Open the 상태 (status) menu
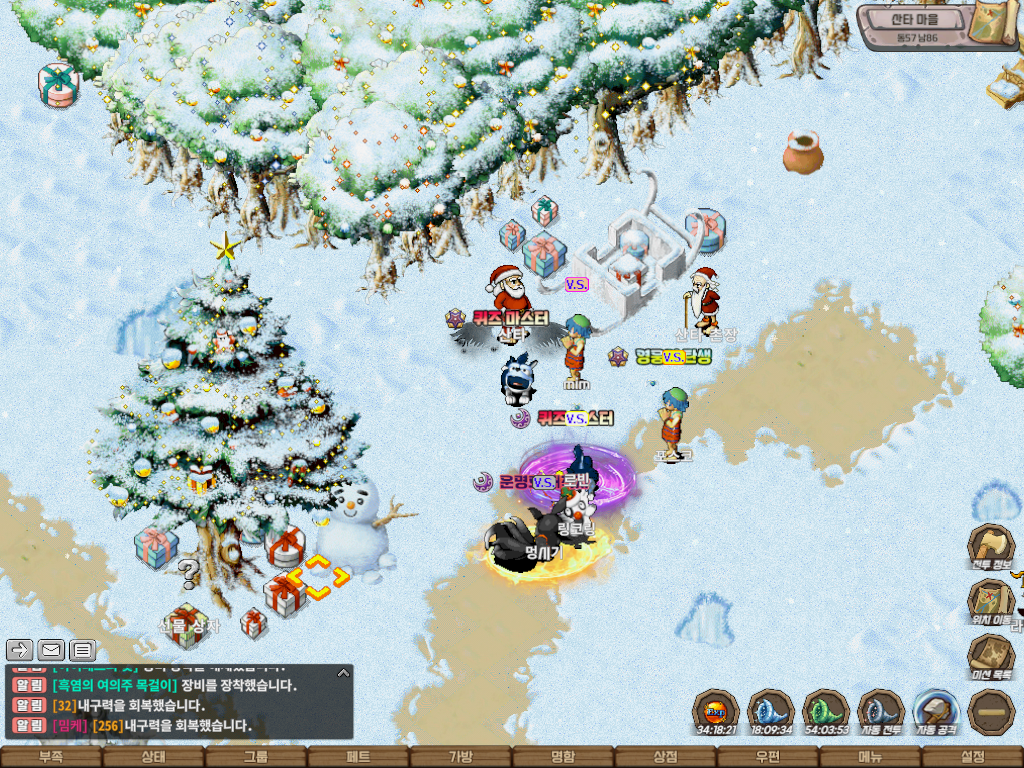 (x=153, y=757)
